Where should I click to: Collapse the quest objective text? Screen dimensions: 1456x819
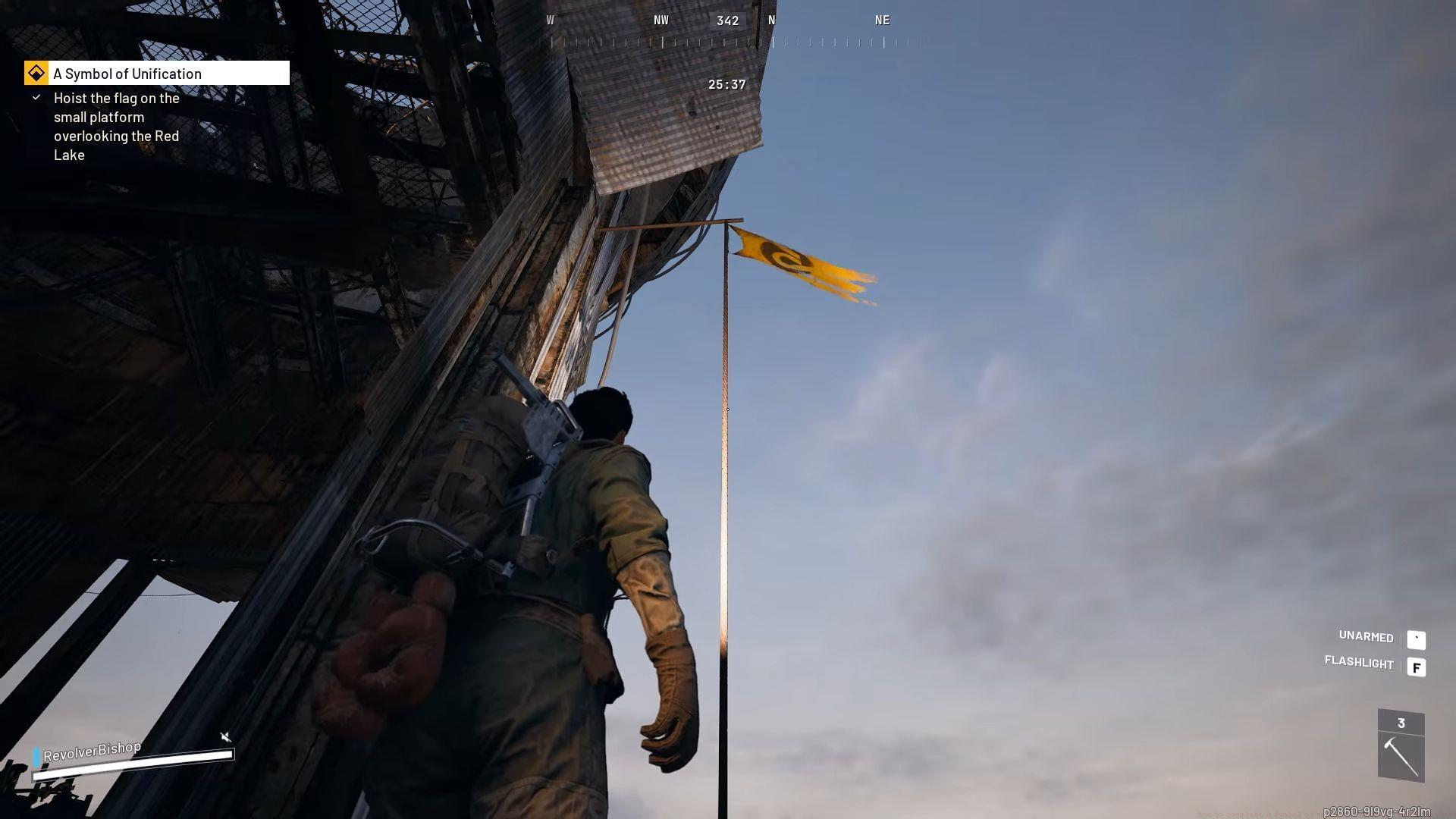click(x=116, y=126)
